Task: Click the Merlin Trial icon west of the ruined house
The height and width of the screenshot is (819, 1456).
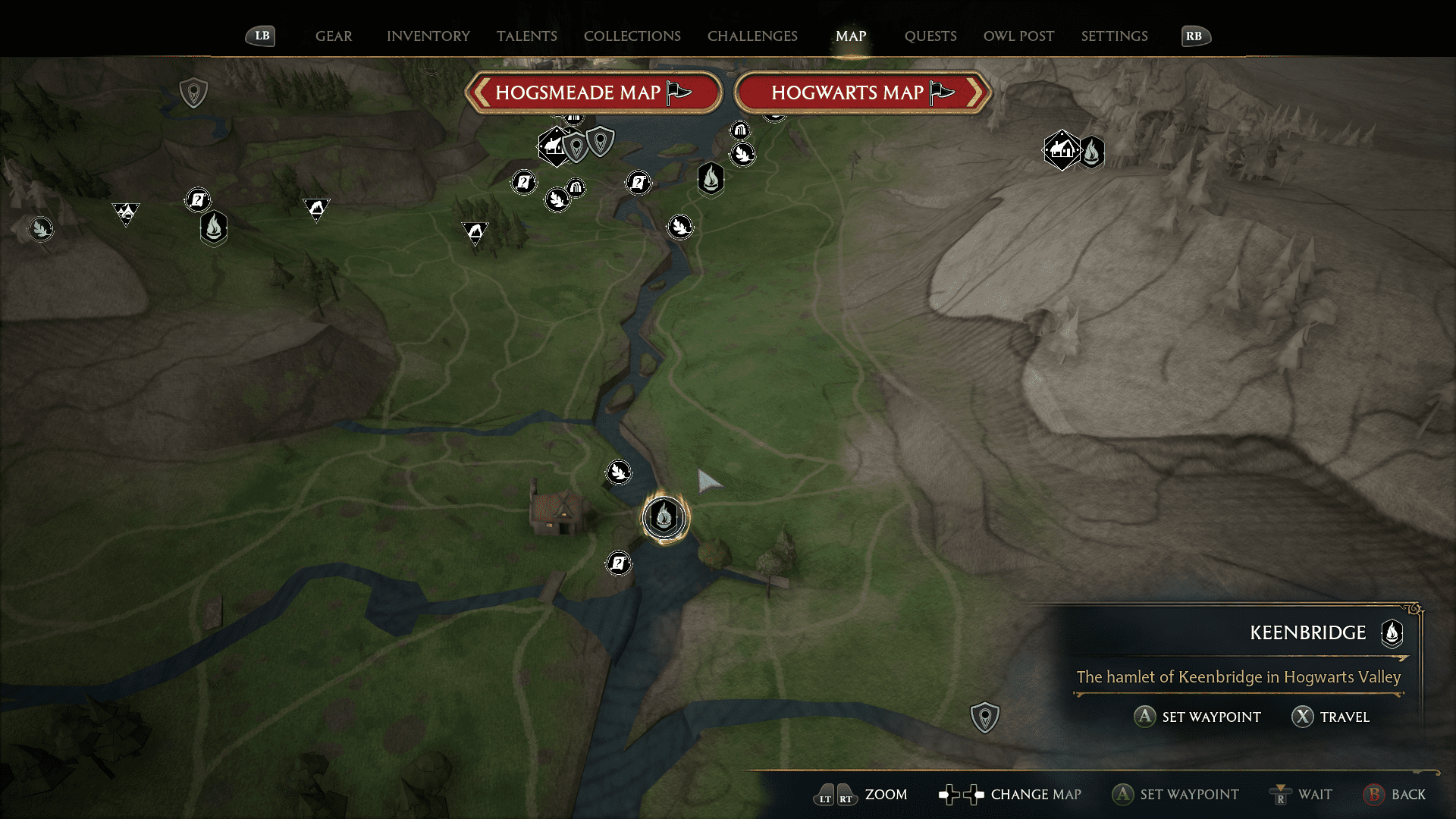Action: click(x=619, y=472)
